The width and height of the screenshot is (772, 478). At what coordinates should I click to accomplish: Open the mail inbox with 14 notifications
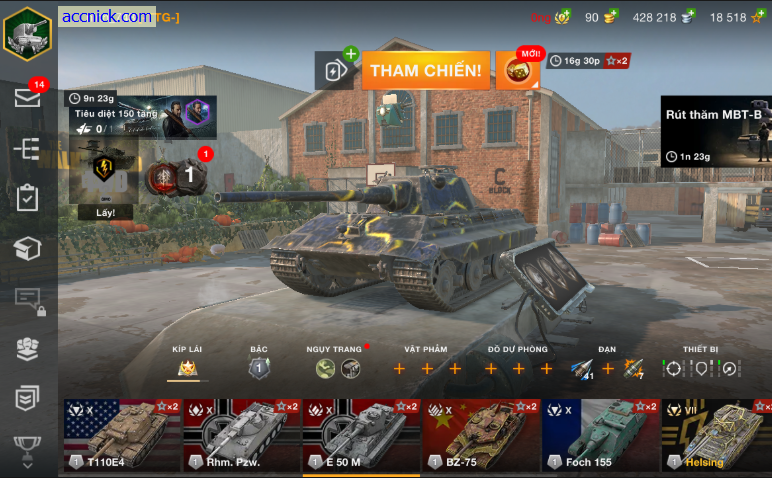[27, 97]
